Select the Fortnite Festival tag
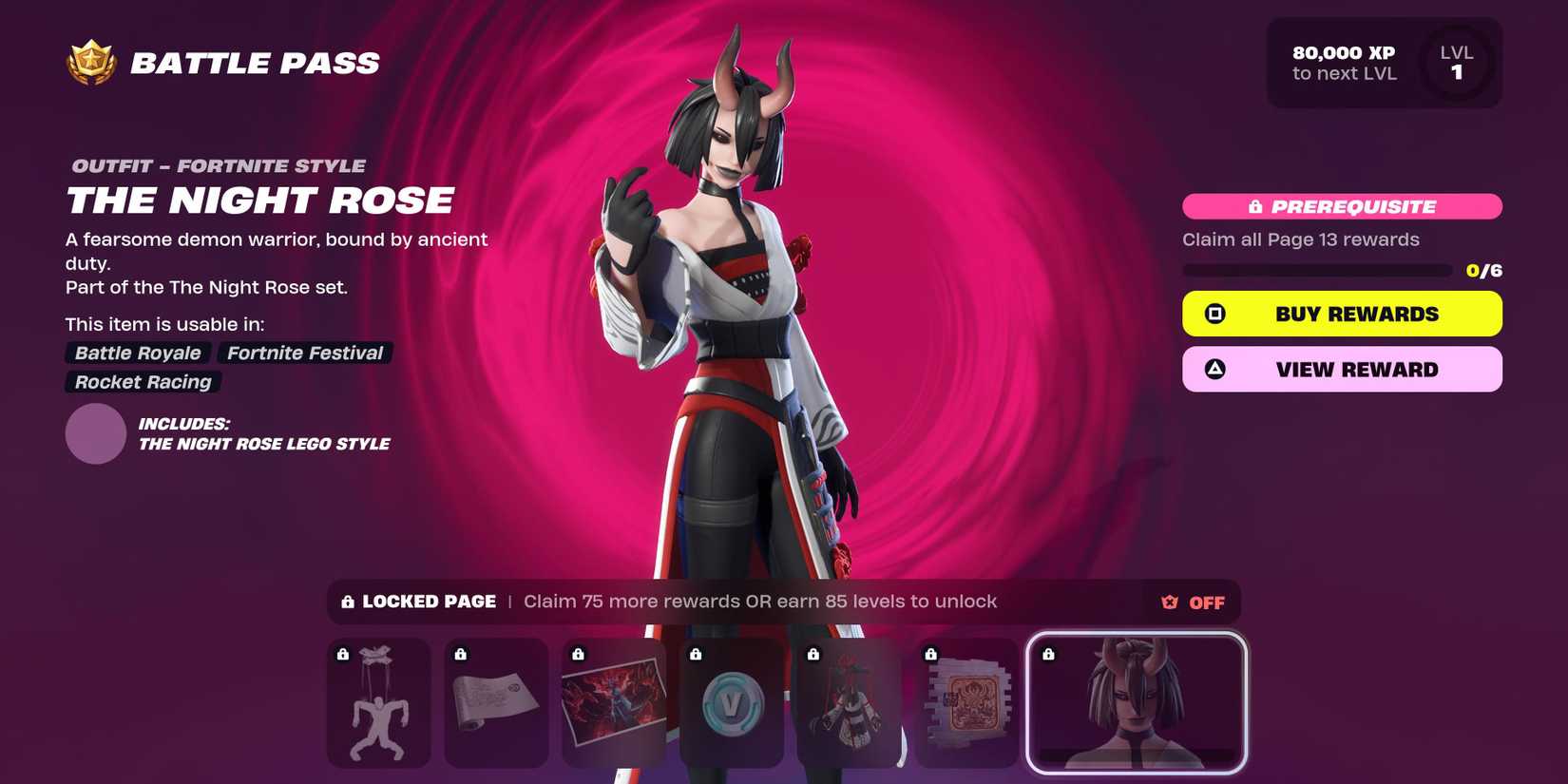 pyautogui.click(x=304, y=353)
